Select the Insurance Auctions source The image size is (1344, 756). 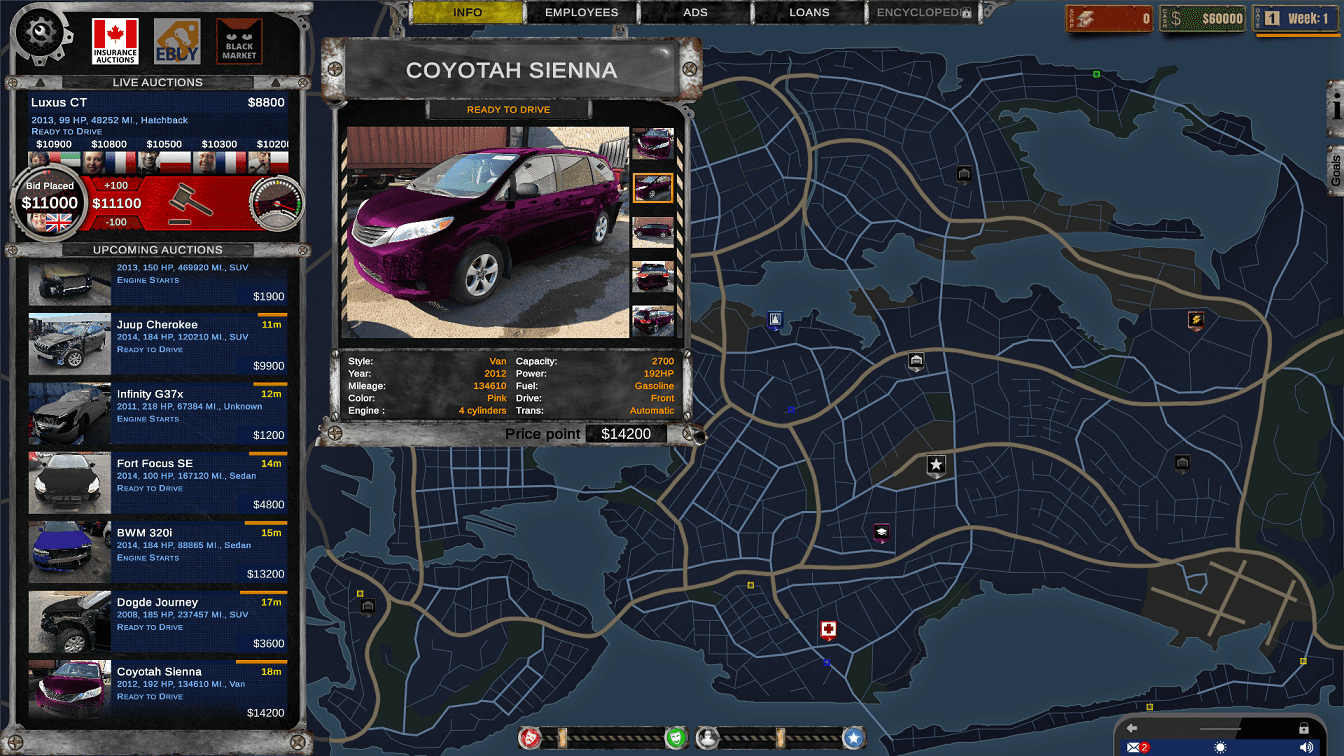pyautogui.click(x=115, y=41)
